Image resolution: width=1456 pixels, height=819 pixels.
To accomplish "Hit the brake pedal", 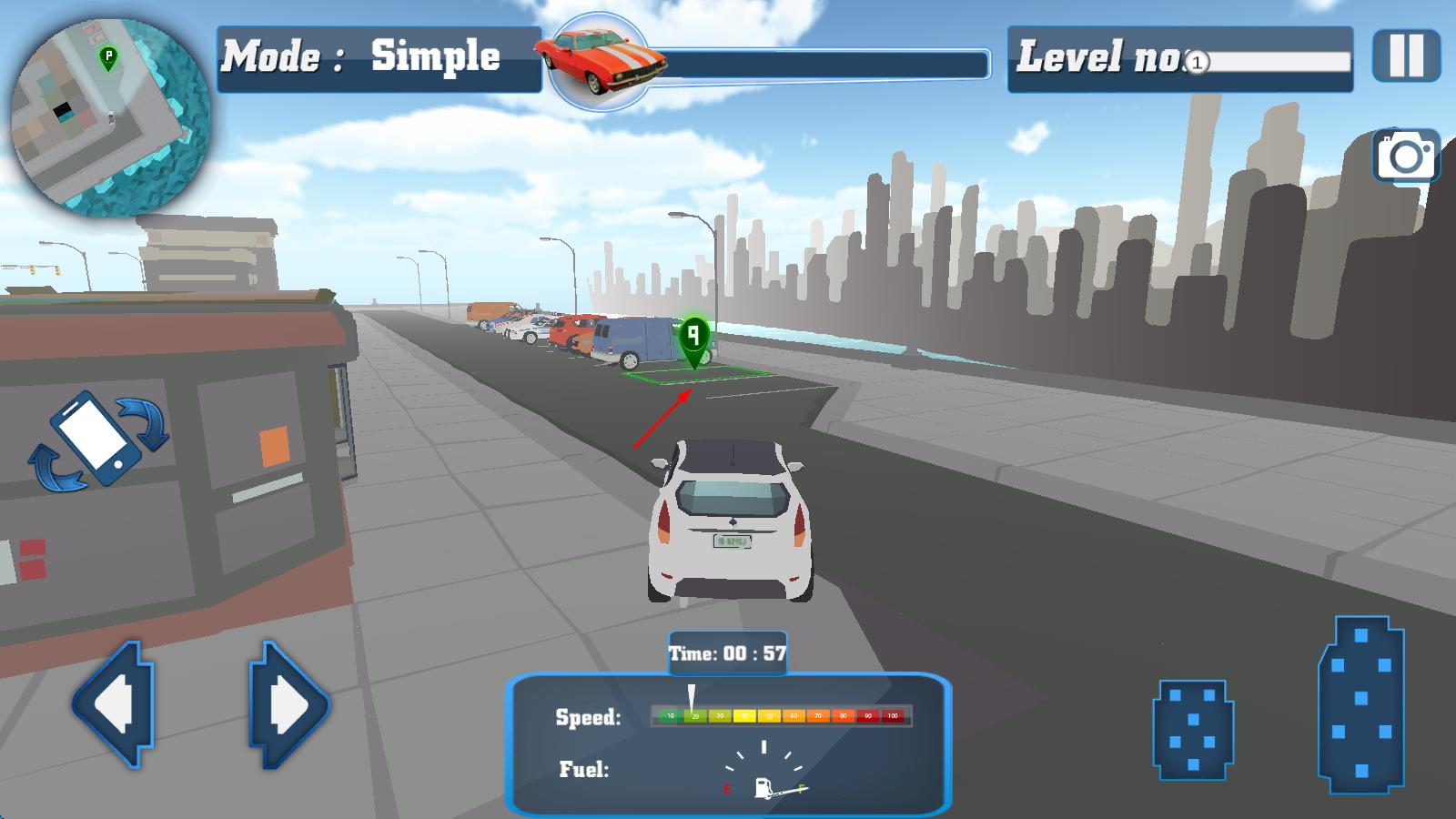I will [1193, 730].
